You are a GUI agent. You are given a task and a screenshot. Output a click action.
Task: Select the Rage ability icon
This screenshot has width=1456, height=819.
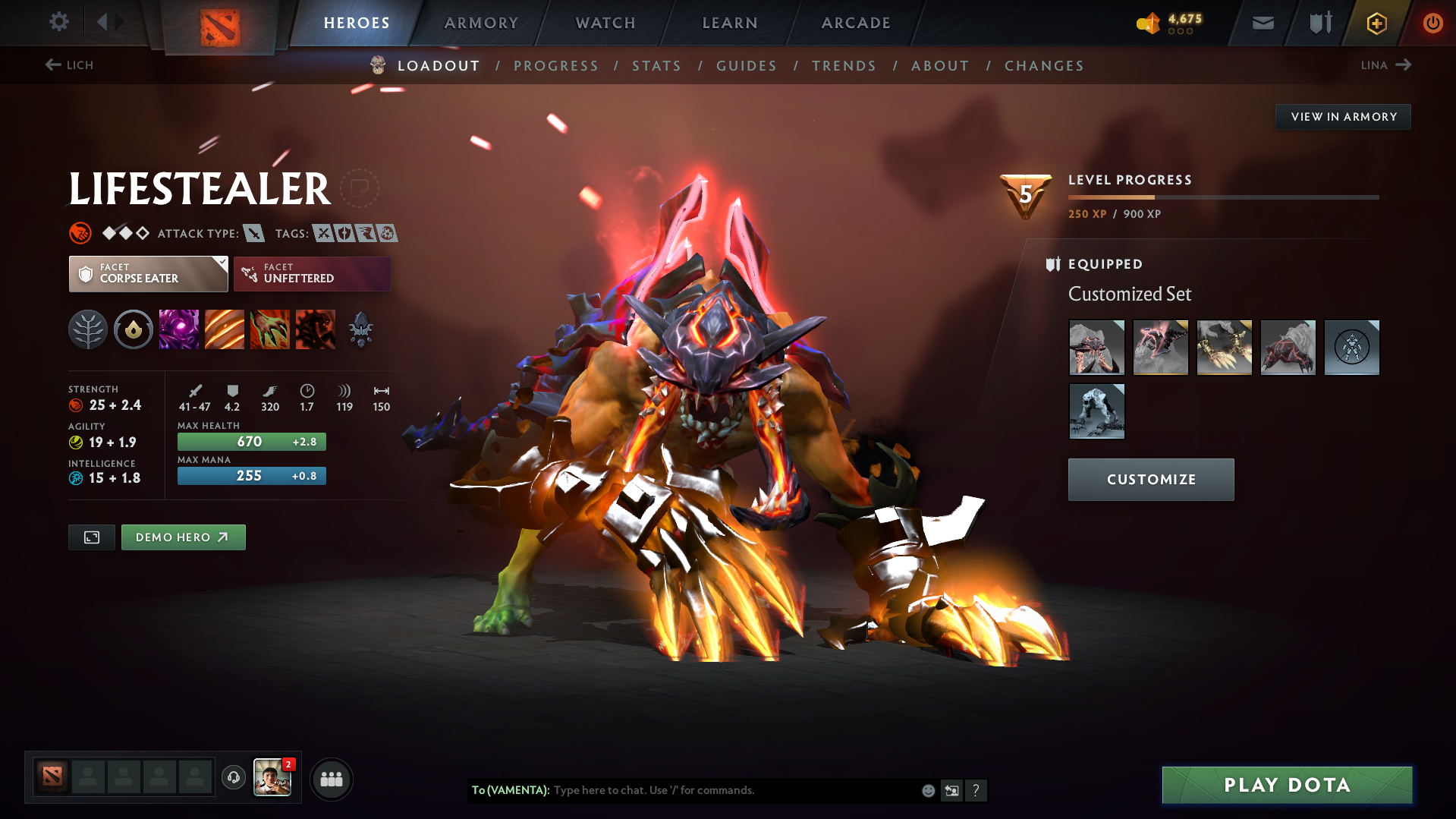pyautogui.click(x=179, y=329)
